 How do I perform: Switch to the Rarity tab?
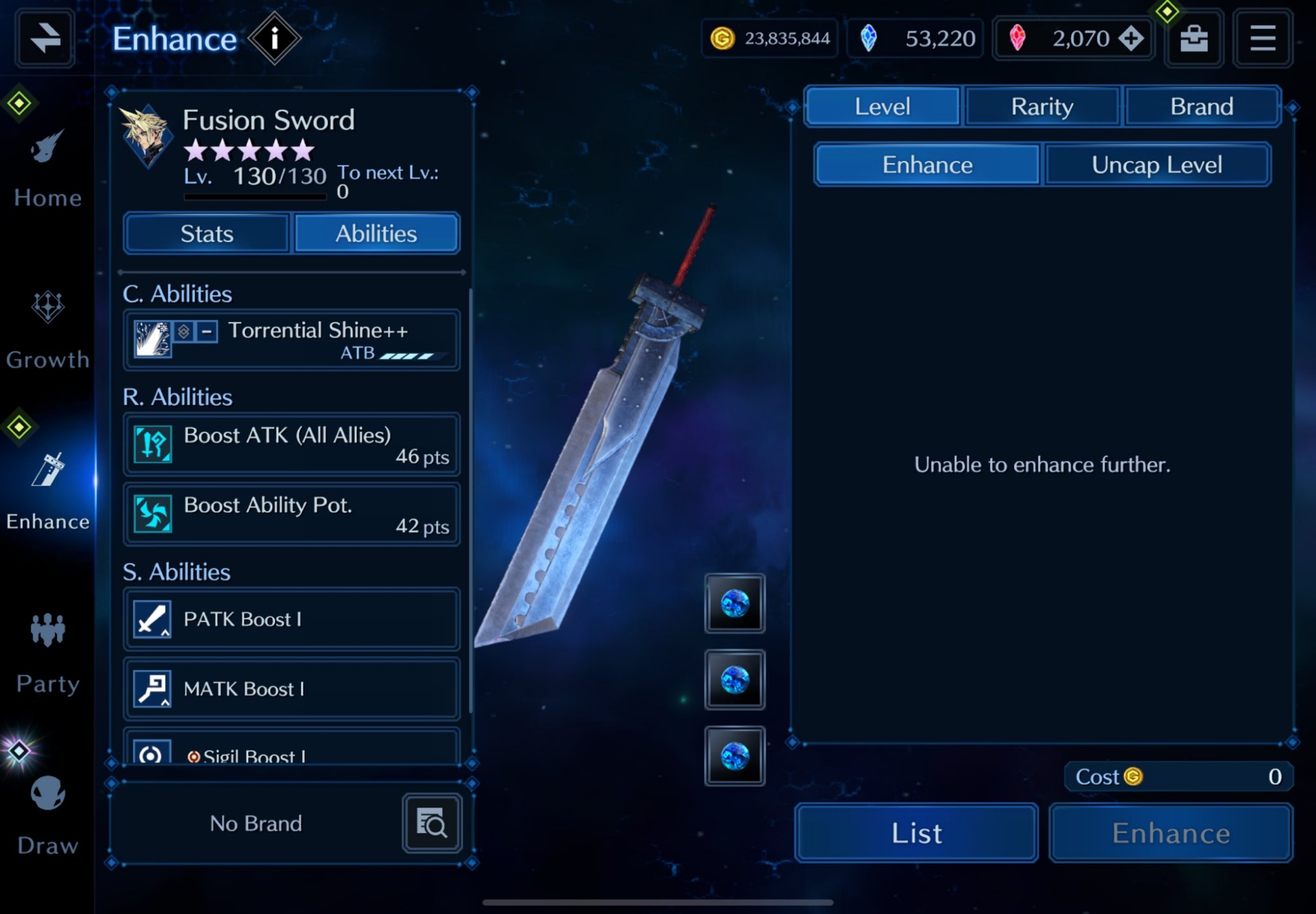pyautogui.click(x=1042, y=107)
